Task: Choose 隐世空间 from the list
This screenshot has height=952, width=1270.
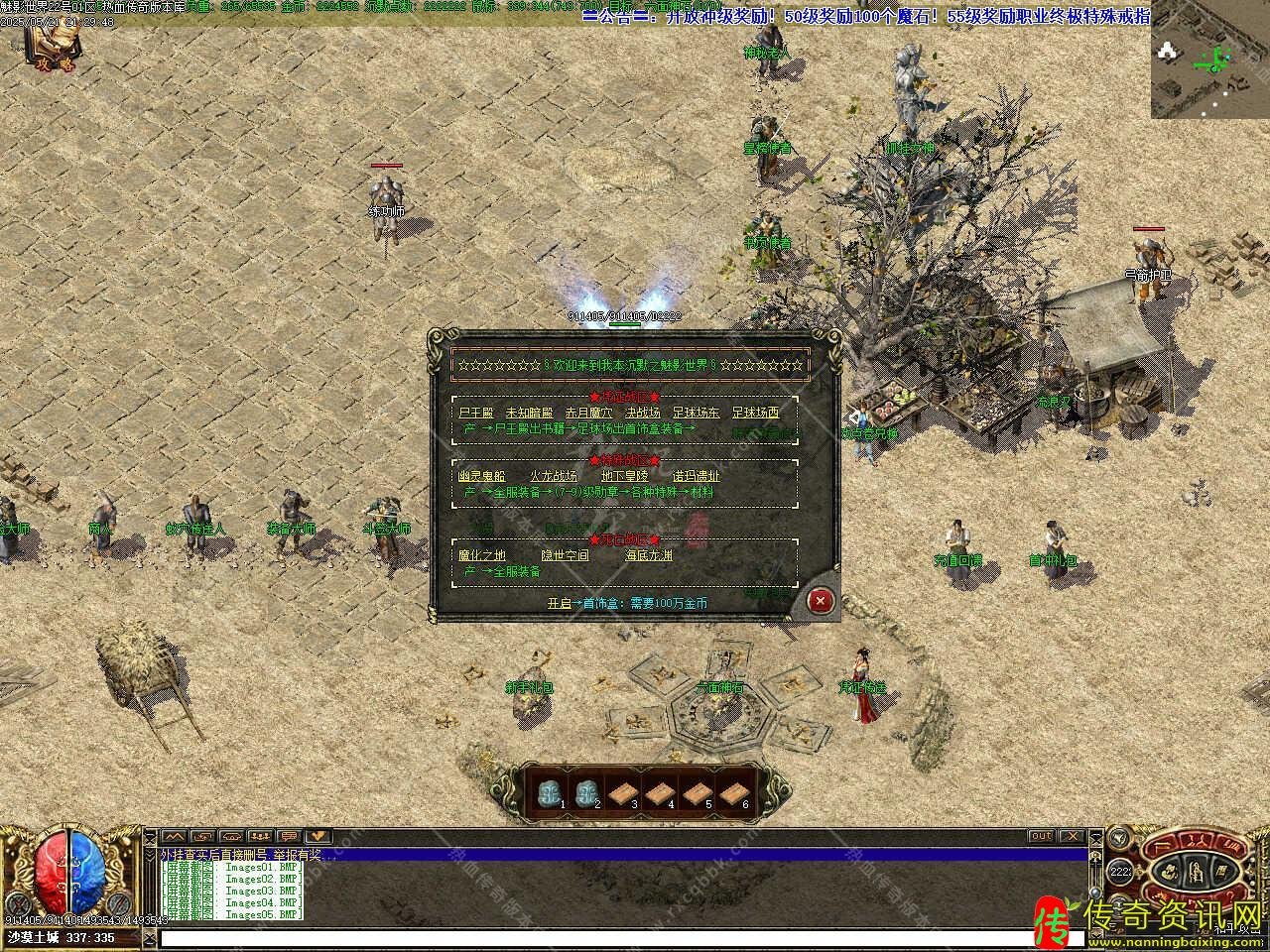Action: click(x=565, y=555)
